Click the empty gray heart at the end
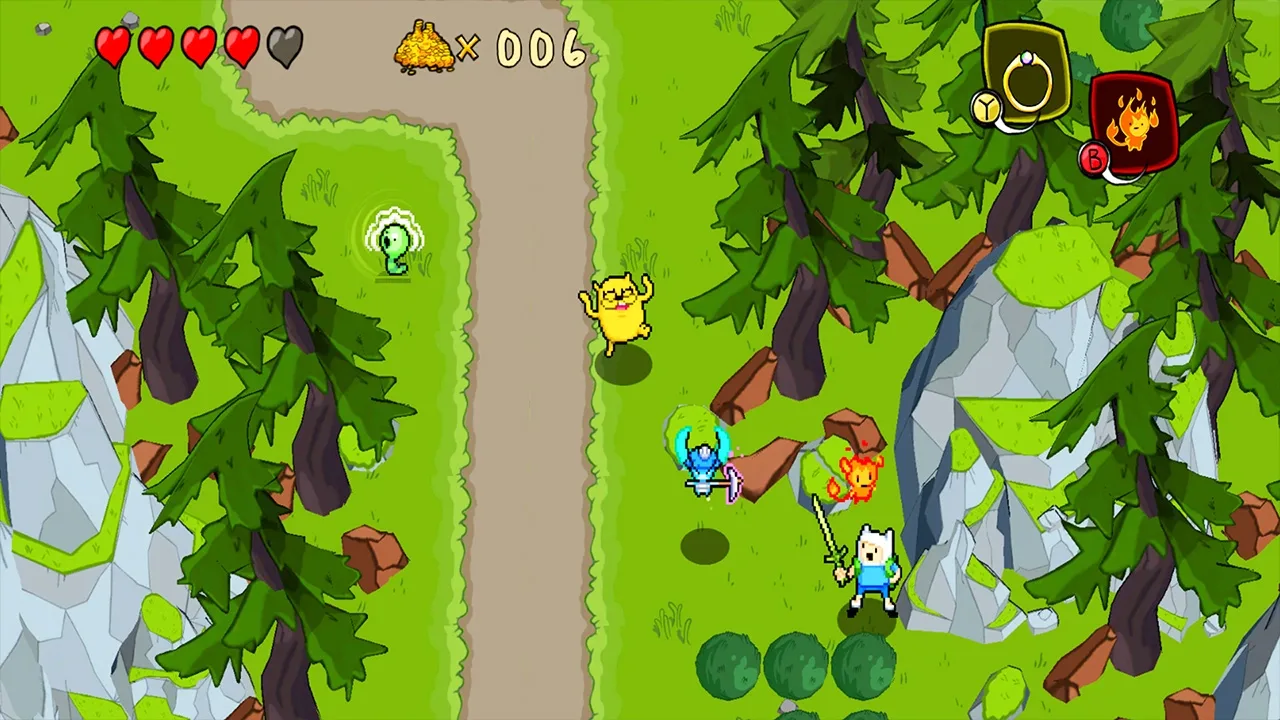 click(283, 45)
